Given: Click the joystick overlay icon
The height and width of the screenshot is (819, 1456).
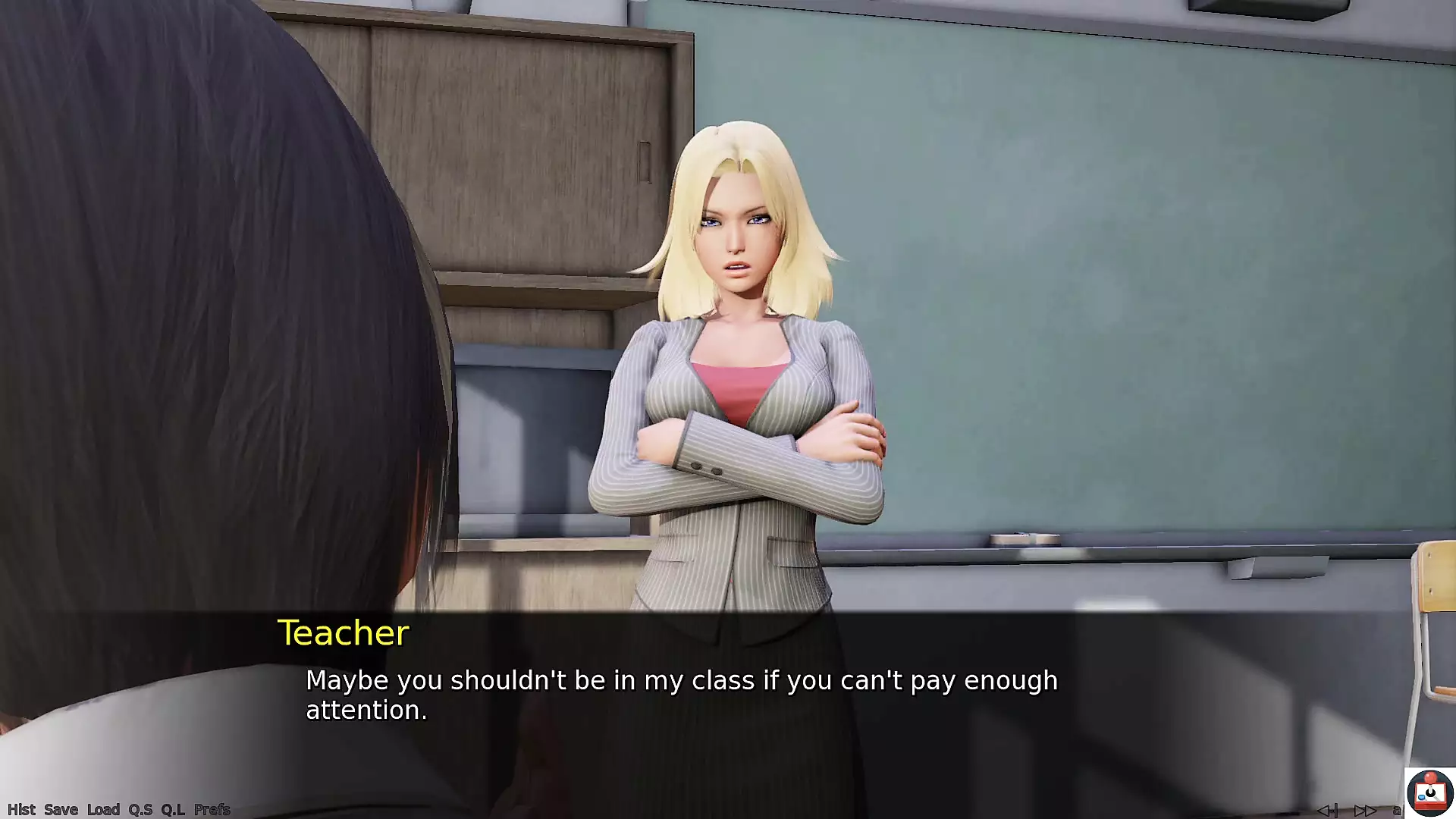Looking at the screenshot, I should tap(1429, 792).
